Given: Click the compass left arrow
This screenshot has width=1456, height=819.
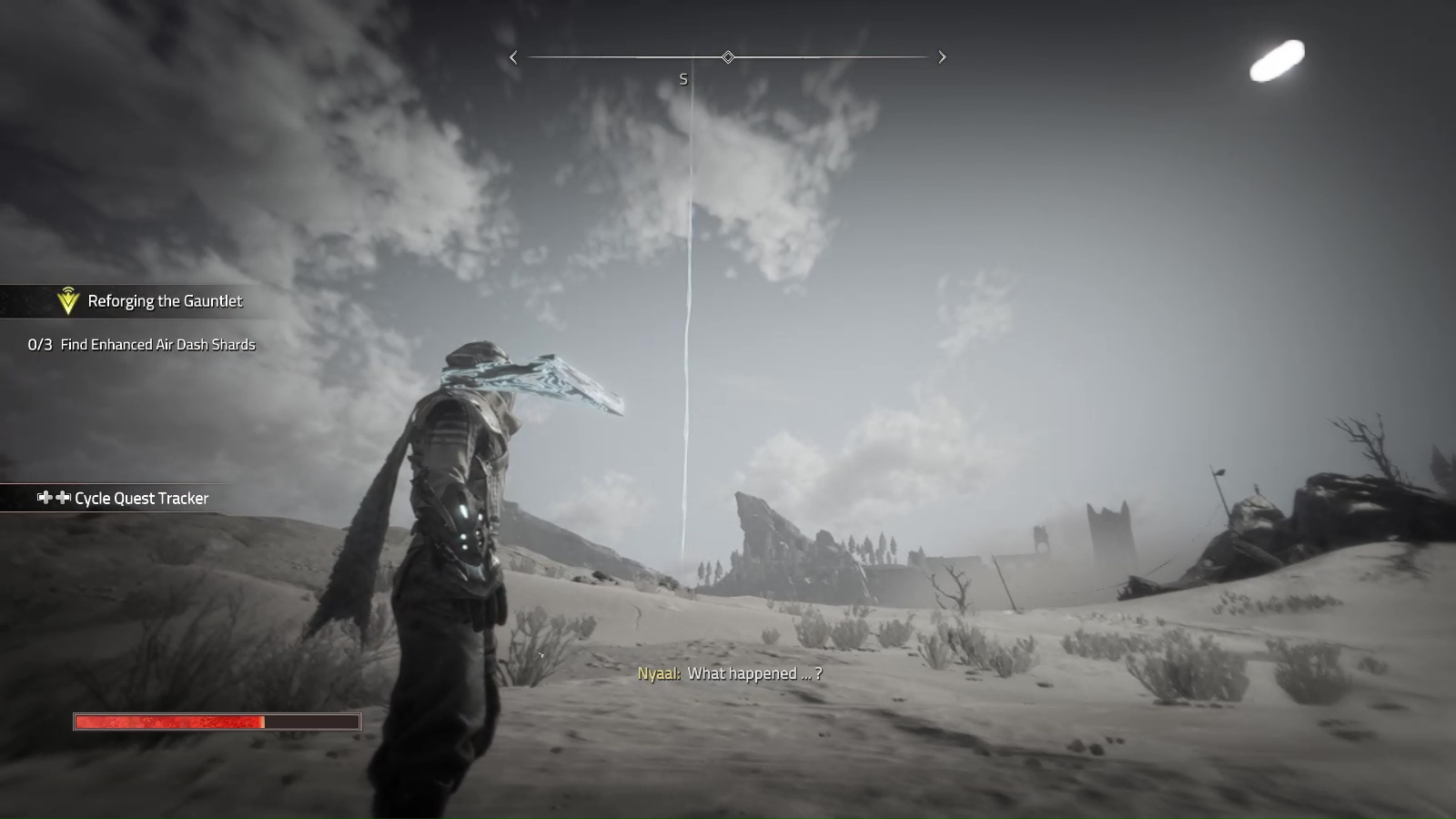Looking at the screenshot, I should 513,57.
